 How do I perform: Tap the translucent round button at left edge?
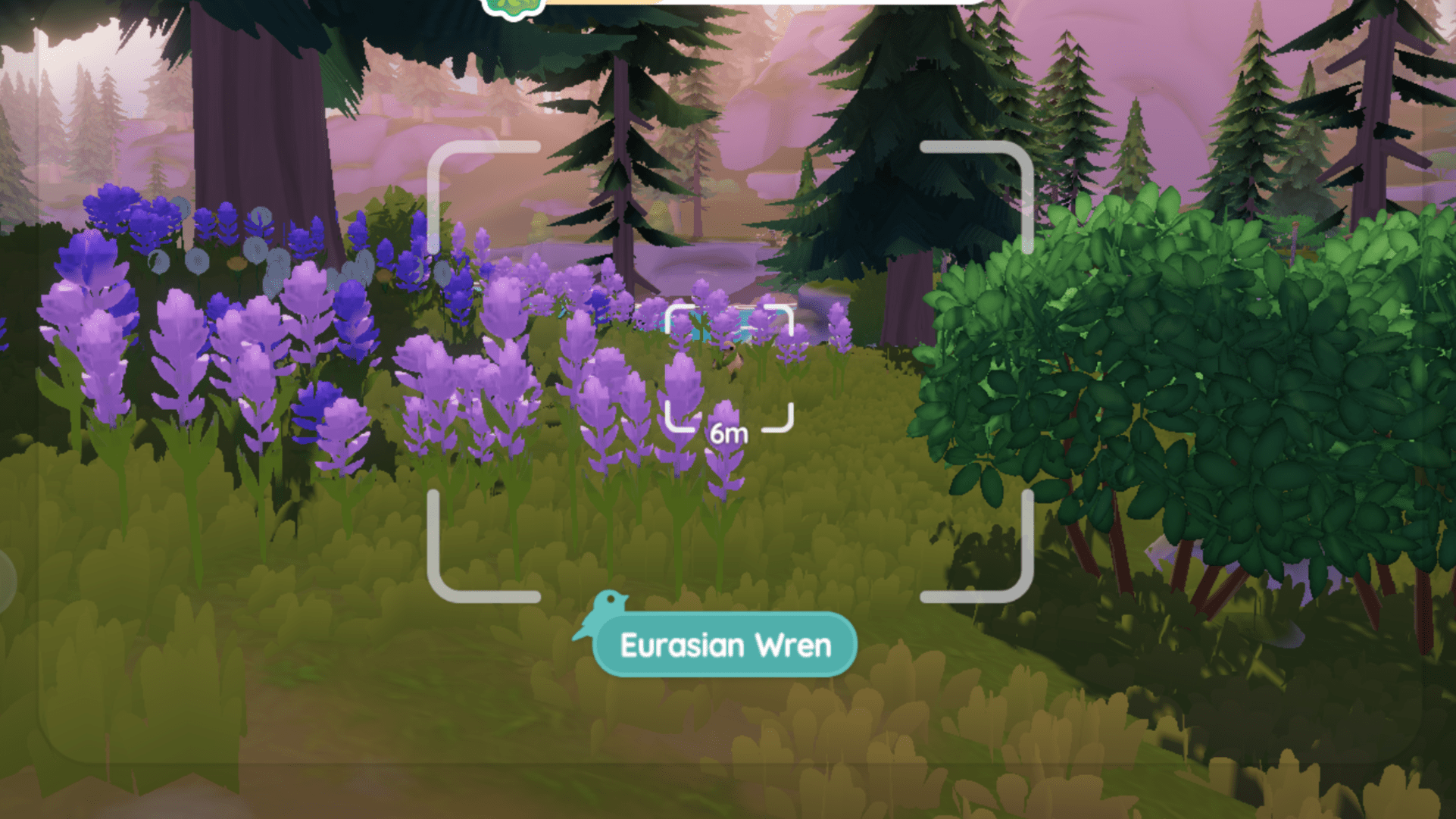pyautogui.click(x=5, y=581)
